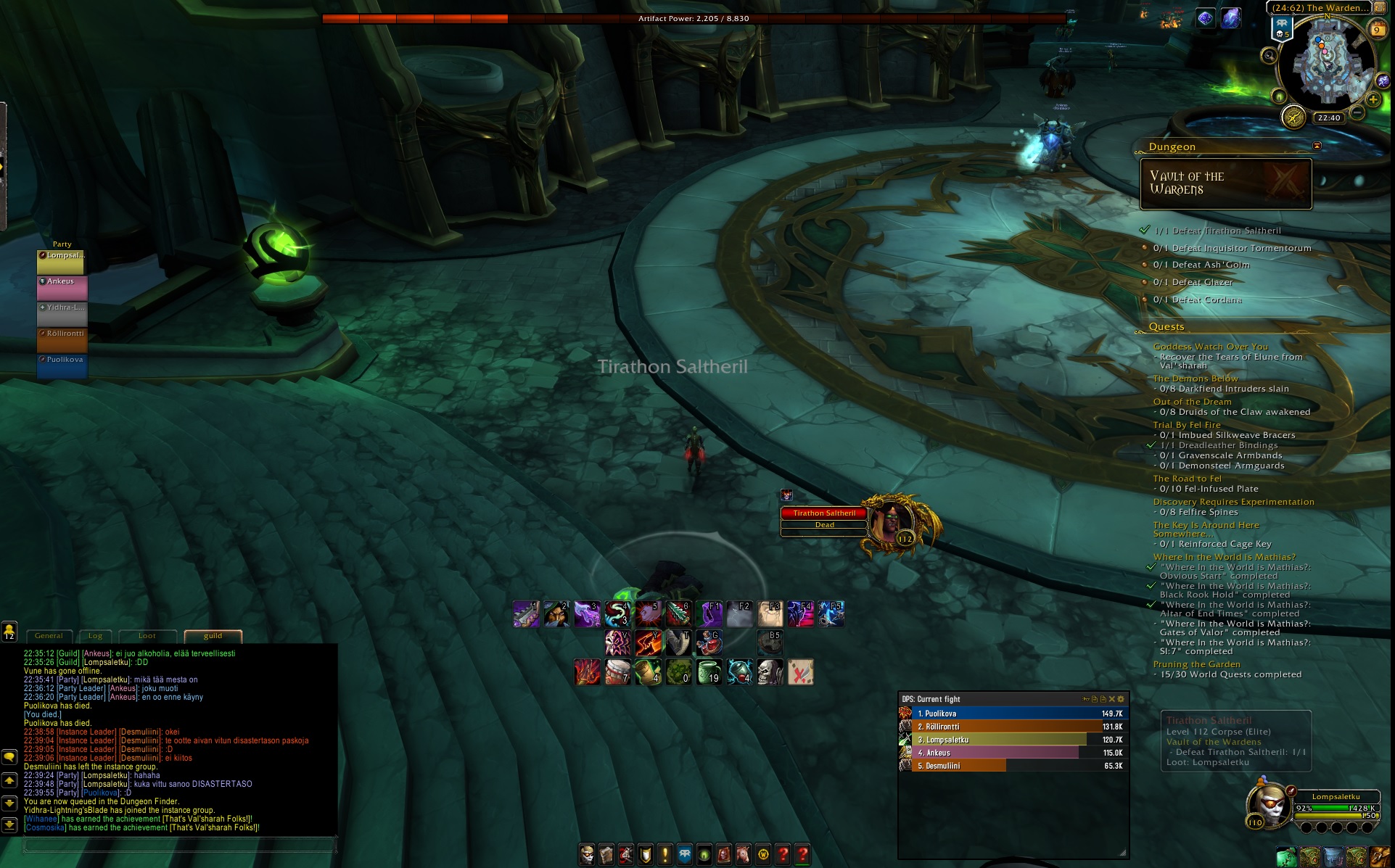This screenshot has width=1395, height=868.
Task: Use the green mug item with 19 charges
Action: tap(709, 672)
